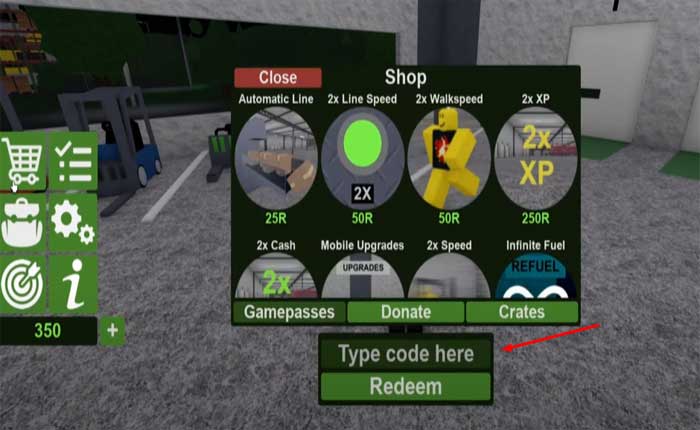Show the Crates tab
The height and width of the screenshot is (430, 700).
522,312
